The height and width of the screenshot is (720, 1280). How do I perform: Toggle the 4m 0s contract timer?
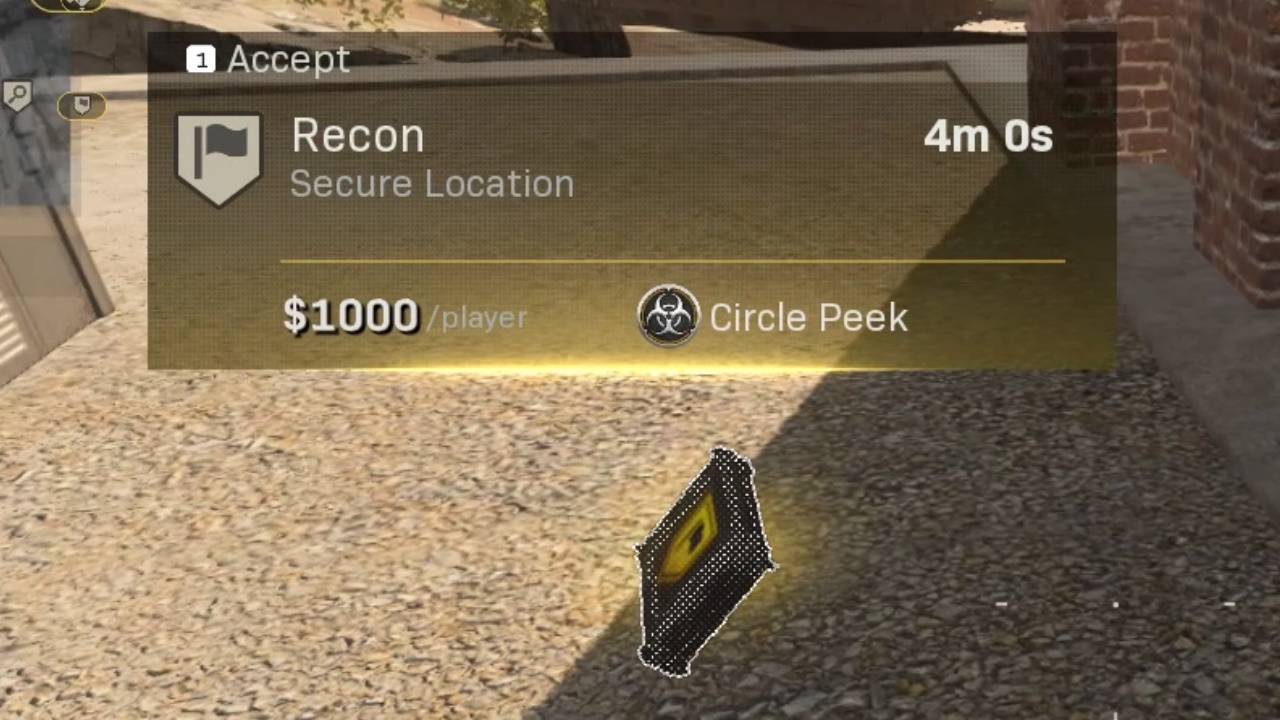[988, 136]
